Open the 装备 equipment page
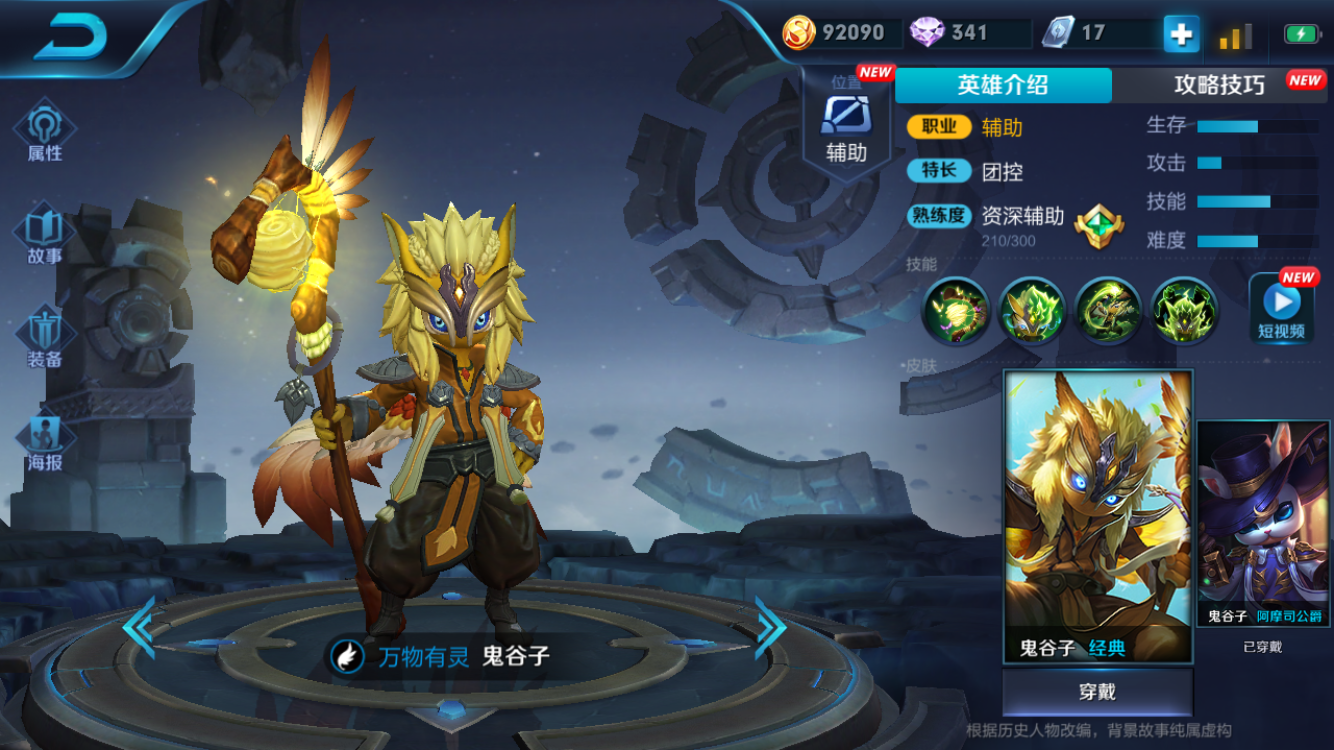 pyautogui.click(x=44, y=338)
